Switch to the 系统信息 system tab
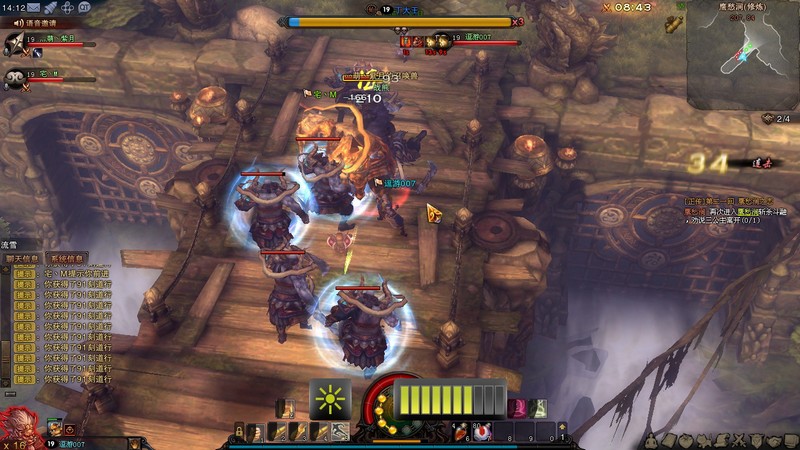The width and height of the screenshot is (800, 450). [67, 257]
